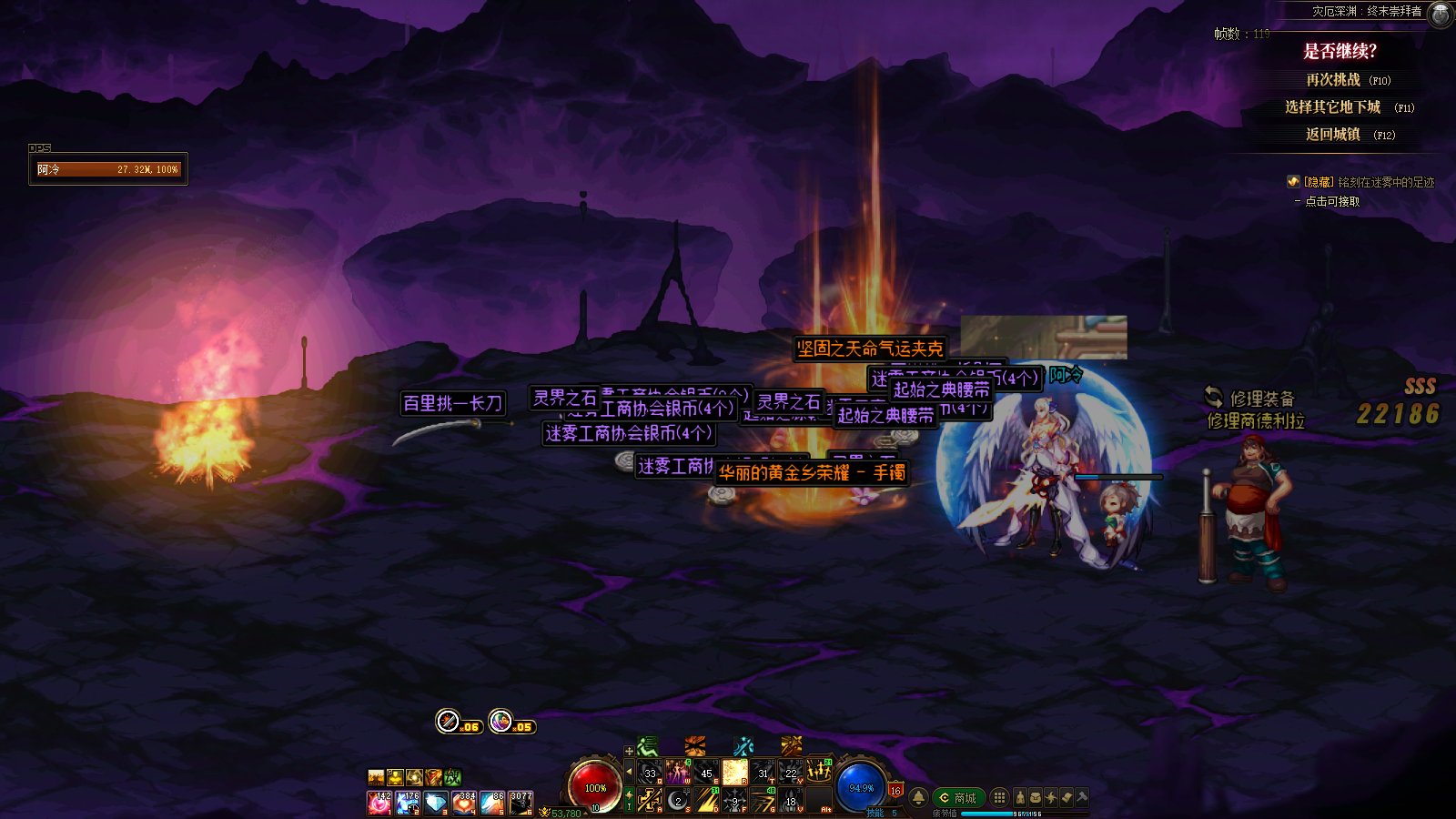
Task: Open the inventory bag icon
Action: [1035, 798]
